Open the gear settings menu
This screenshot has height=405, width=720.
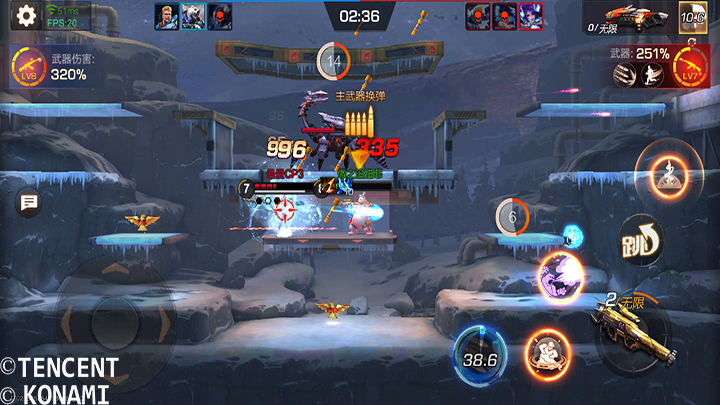tap(25, 15)
